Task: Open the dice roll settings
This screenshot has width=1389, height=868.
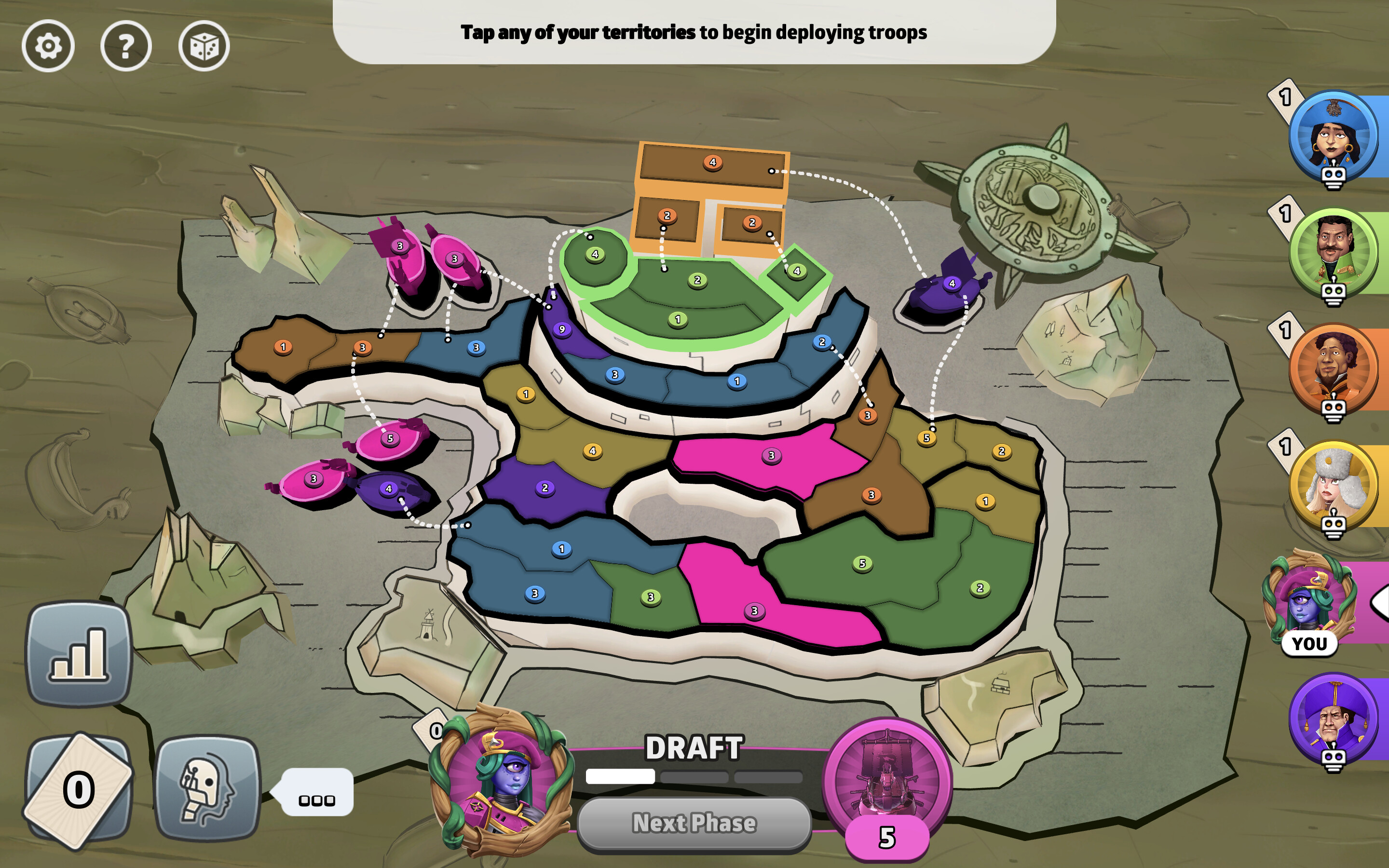Action: [204, 46]
